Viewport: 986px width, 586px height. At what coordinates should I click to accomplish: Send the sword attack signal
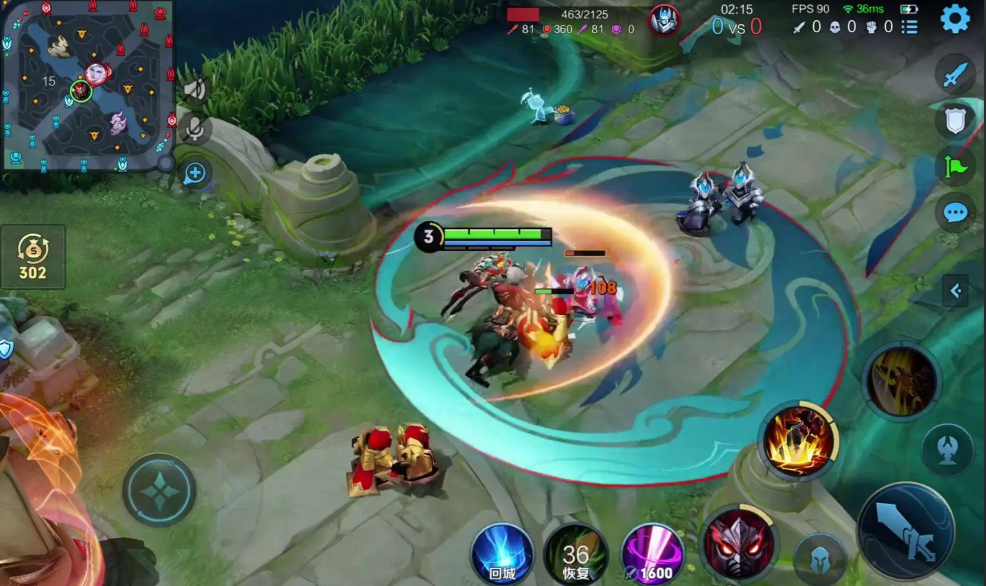(955, 74)
